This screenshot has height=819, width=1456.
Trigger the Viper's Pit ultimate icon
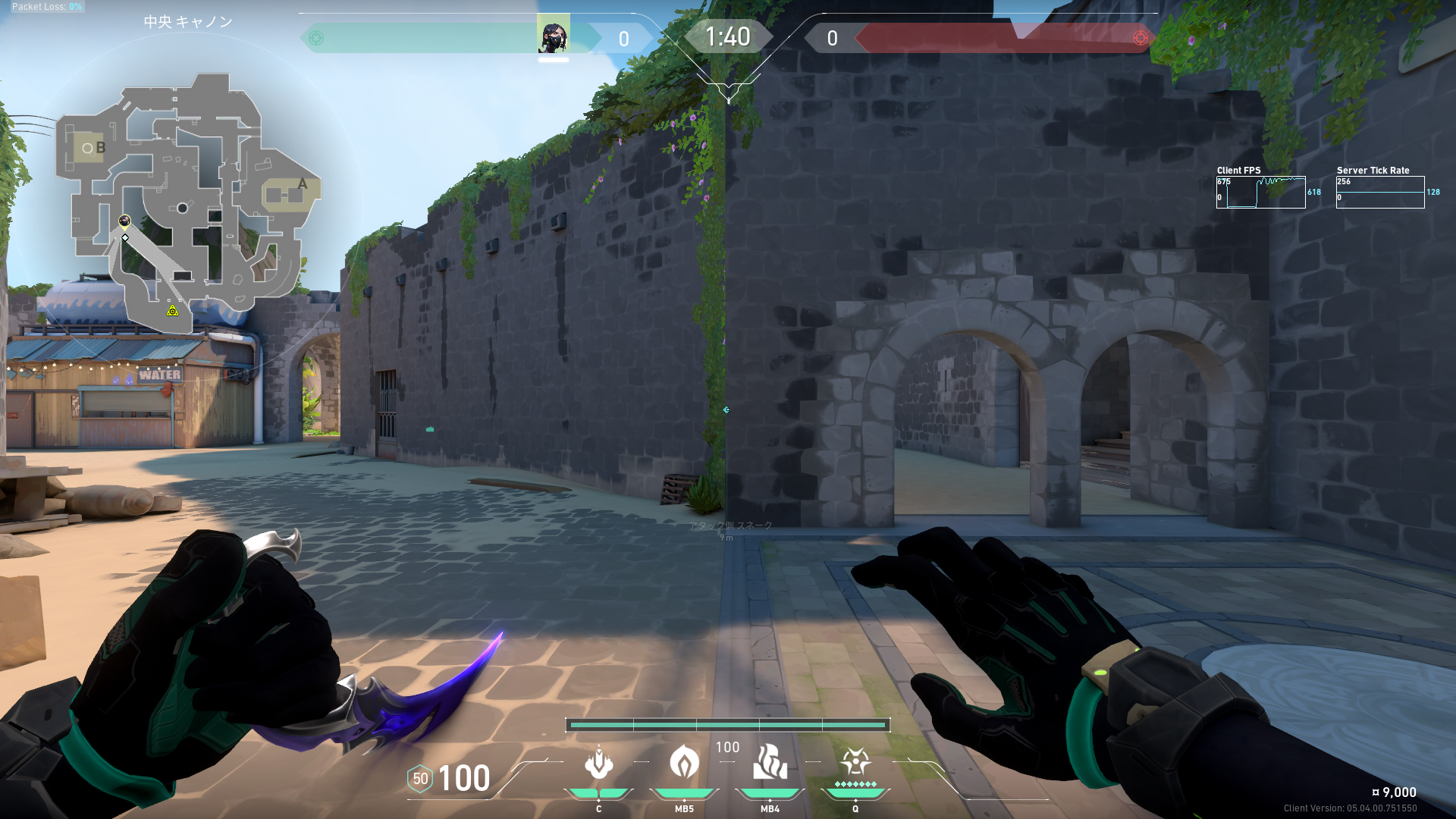[x=855, y=761]
